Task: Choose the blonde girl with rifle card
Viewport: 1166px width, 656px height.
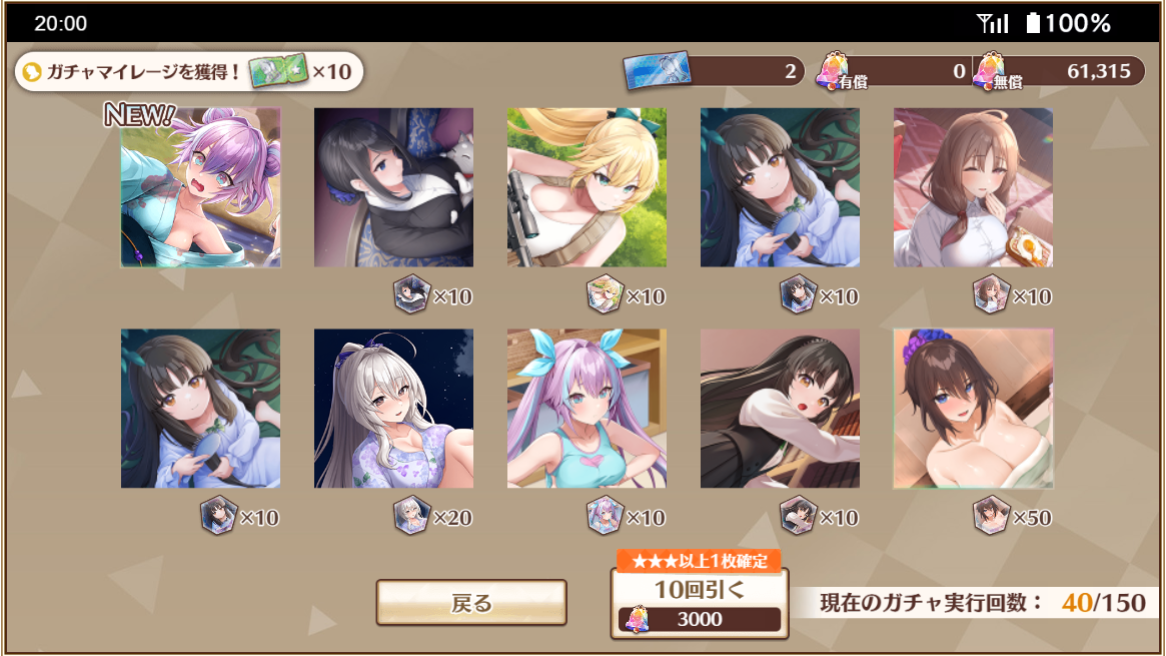Action: tap(586, 188)
